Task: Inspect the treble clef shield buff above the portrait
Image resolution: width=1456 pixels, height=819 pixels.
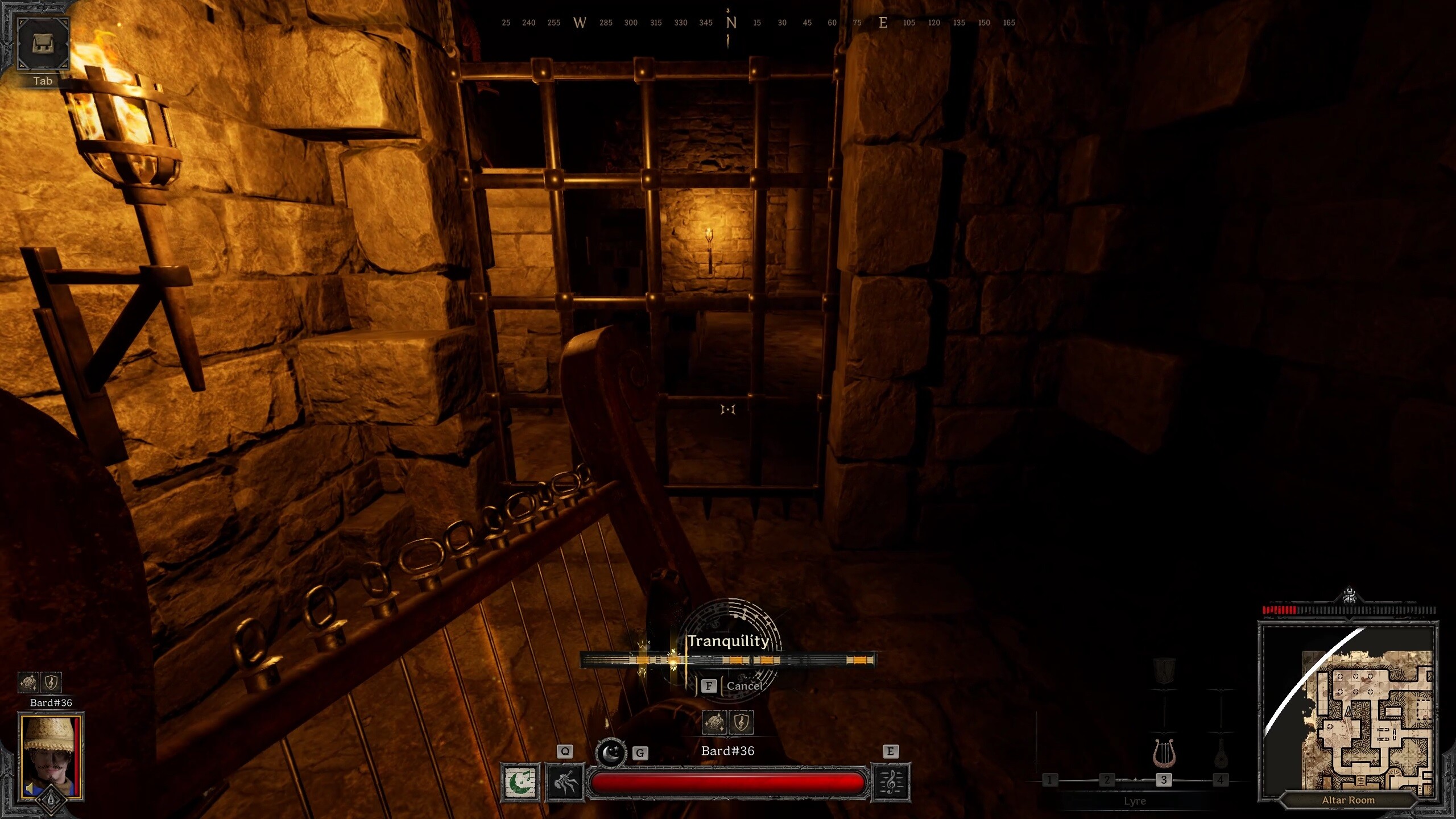Action: 51,681
